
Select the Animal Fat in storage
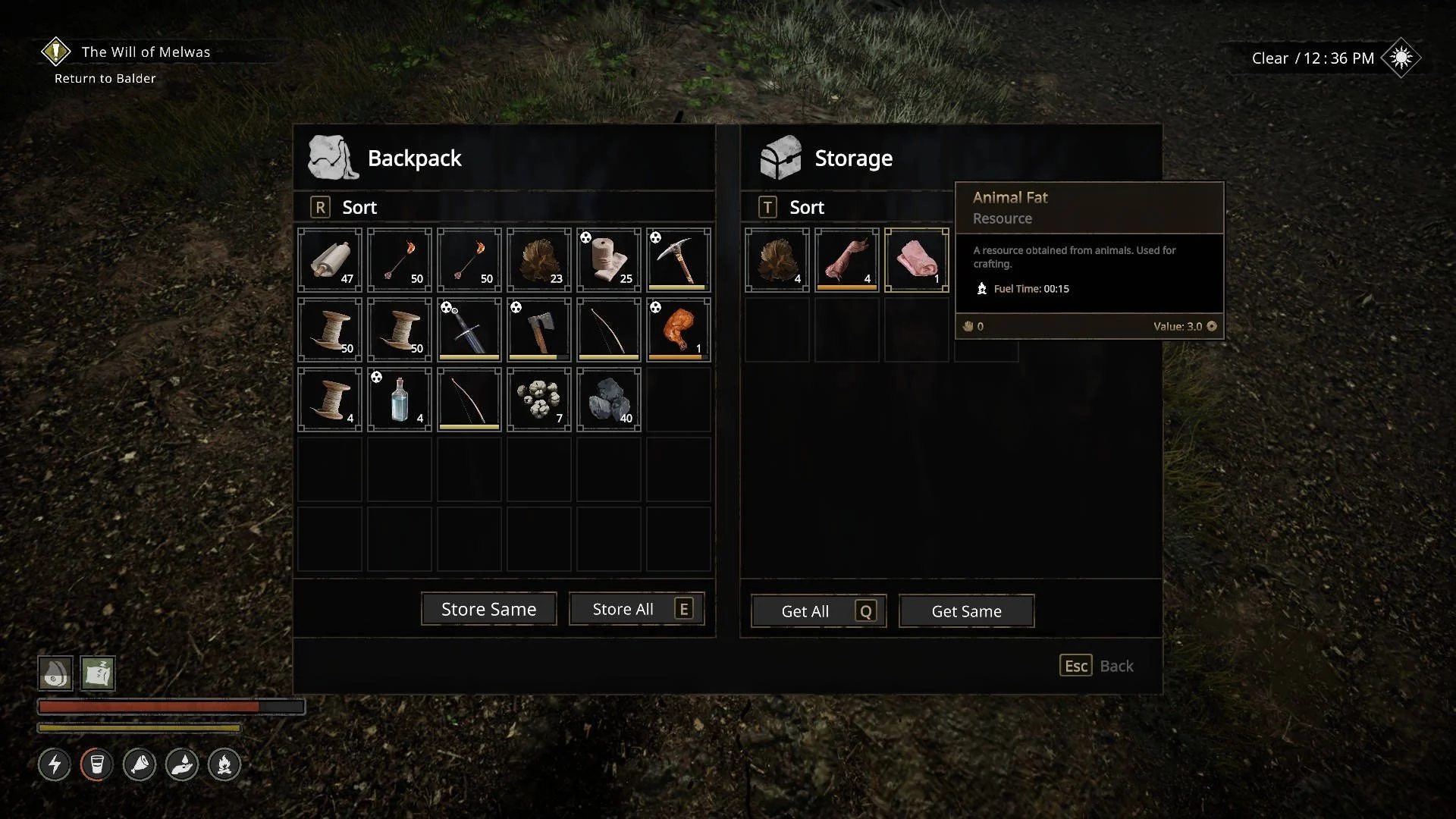pyautogui.click(x=916, y=259)
